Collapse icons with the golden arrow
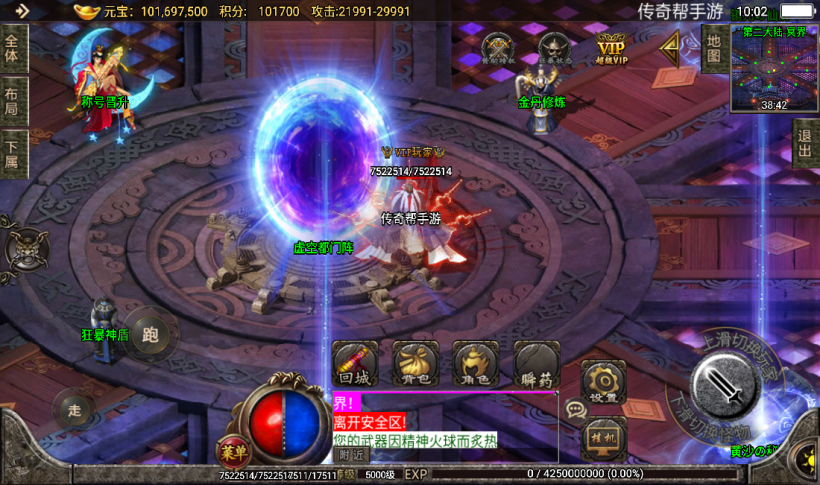Screen dimensions: 820x485 (x=670, y=45)
